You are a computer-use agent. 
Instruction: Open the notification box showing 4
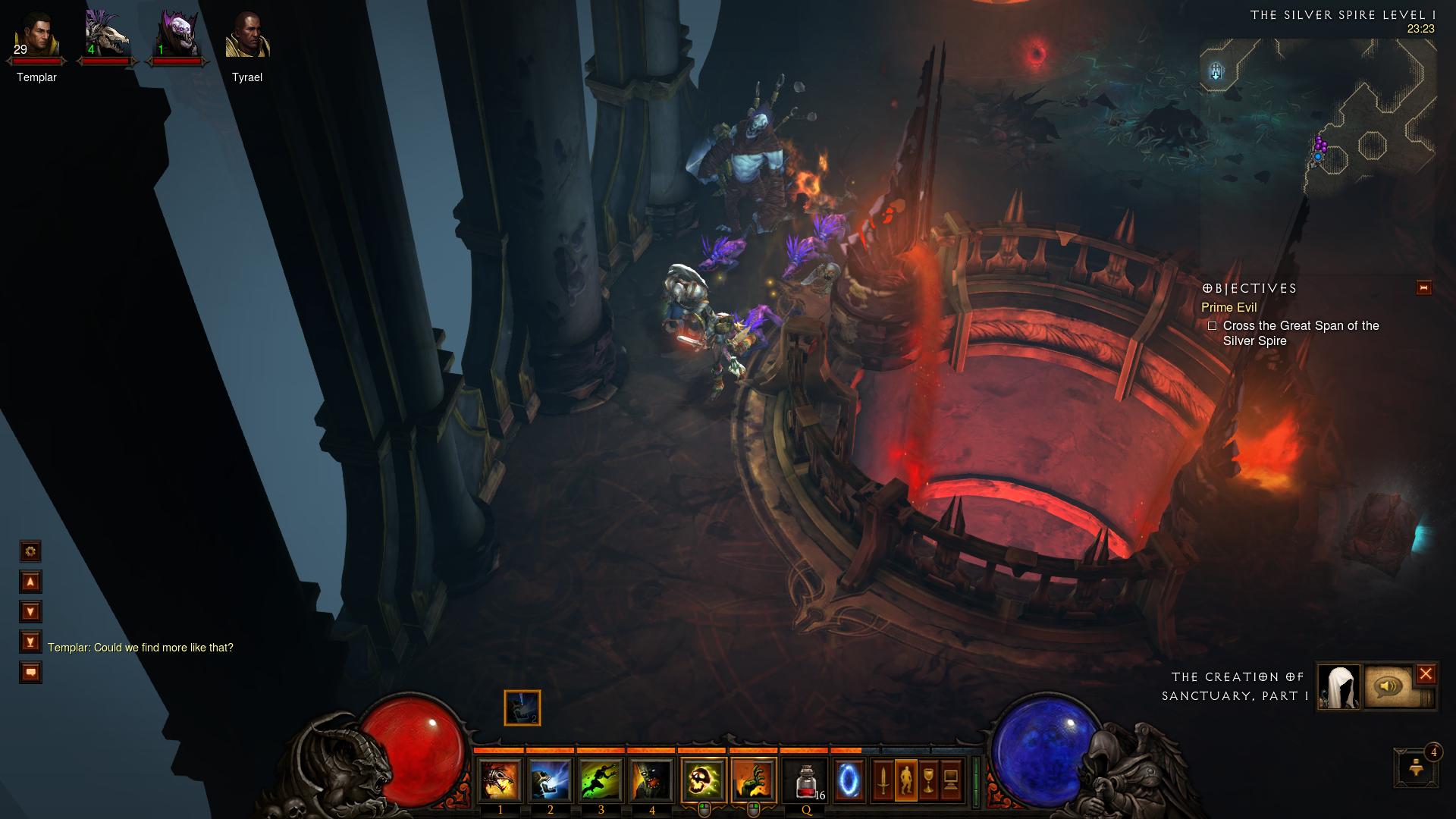tap(1416, 768)
